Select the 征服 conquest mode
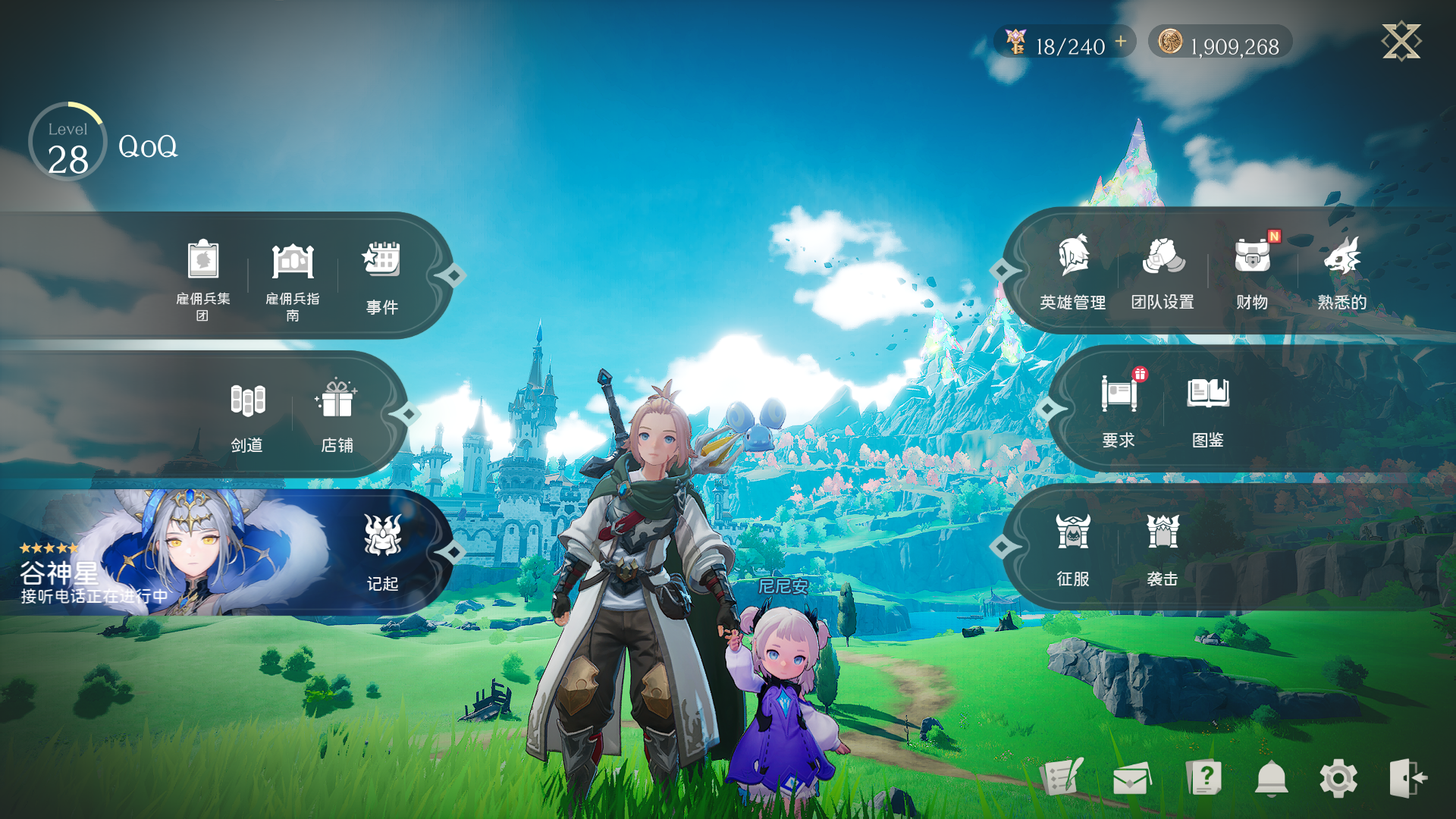This screenshot has height=819, width=1456. click(1073, 549)
